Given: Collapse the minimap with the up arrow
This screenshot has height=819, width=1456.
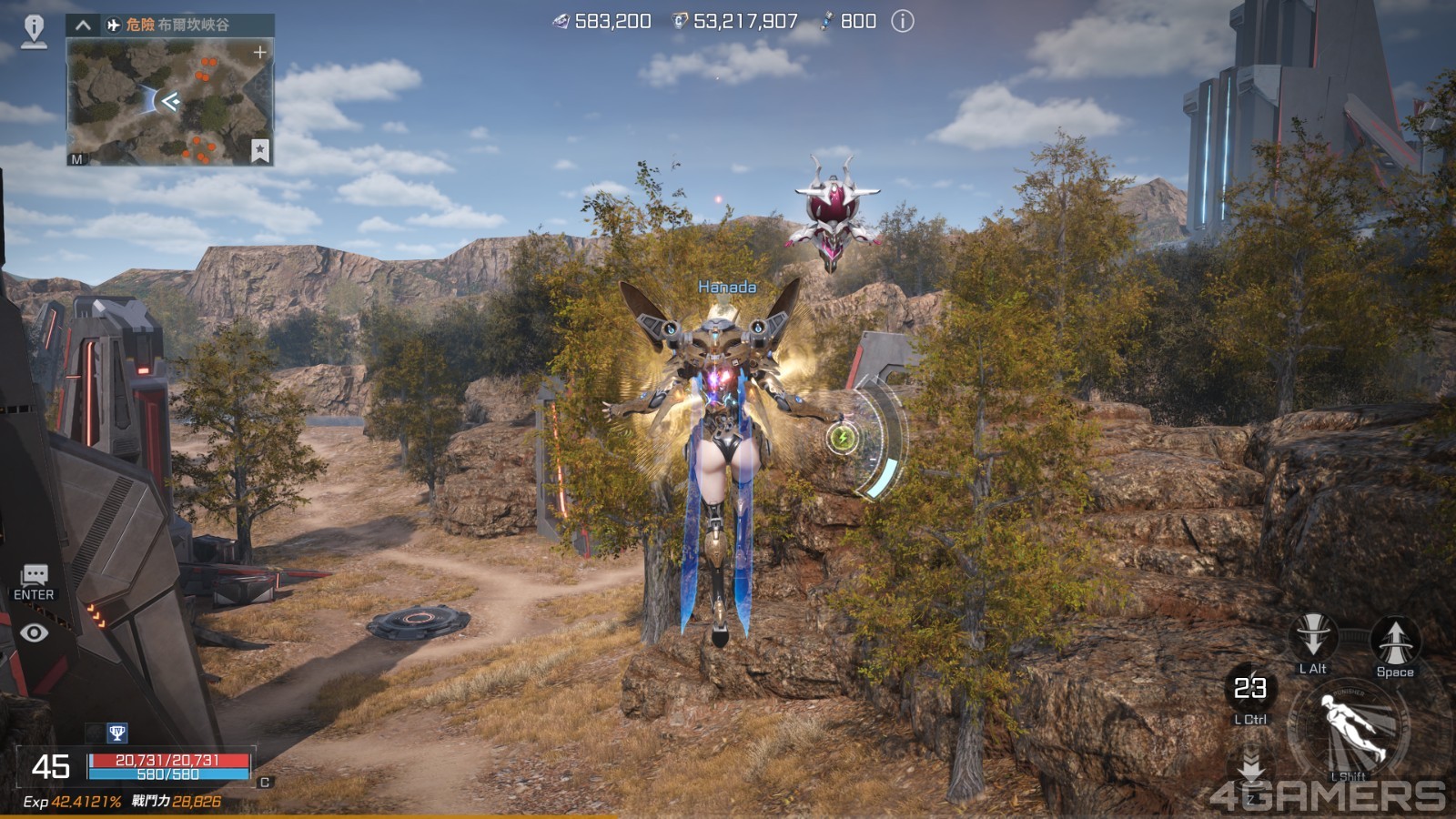Looking at the screenshot, I should [x=83, y=25].
